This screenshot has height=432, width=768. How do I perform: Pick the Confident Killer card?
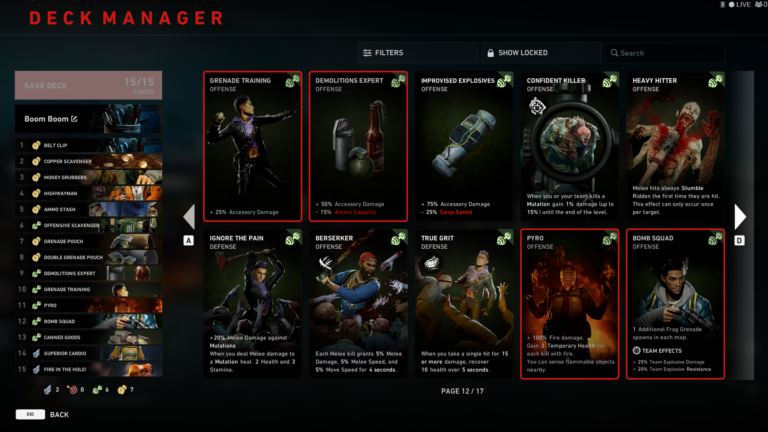tap(567, 146)
